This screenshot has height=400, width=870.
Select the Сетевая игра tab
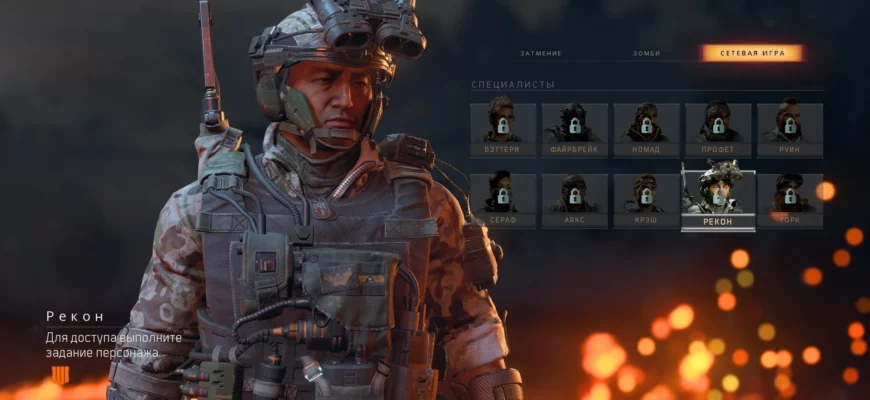pyautogui.click(x=752, y=53)
